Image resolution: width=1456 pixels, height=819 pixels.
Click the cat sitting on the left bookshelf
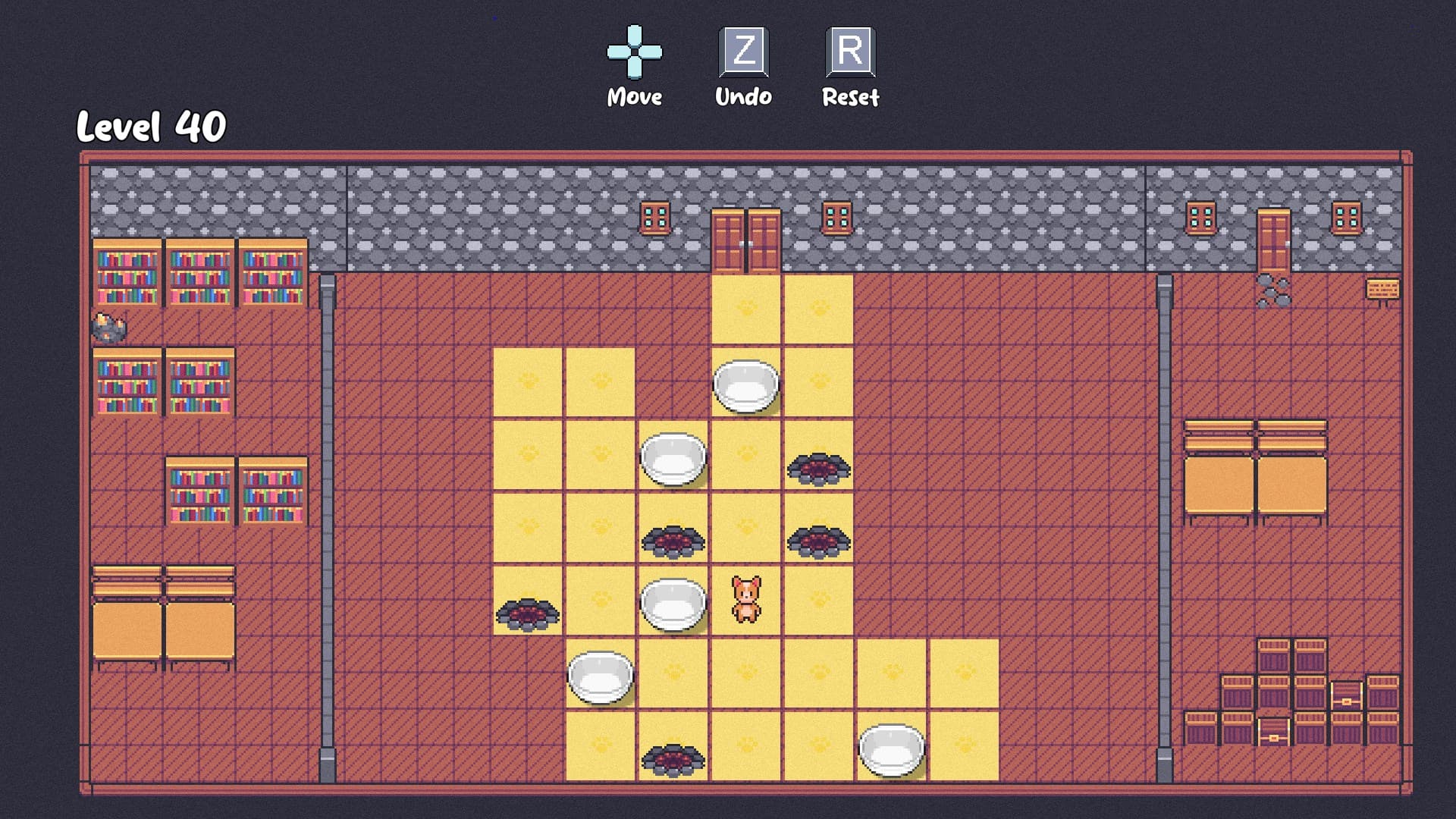tap(110, 326)
